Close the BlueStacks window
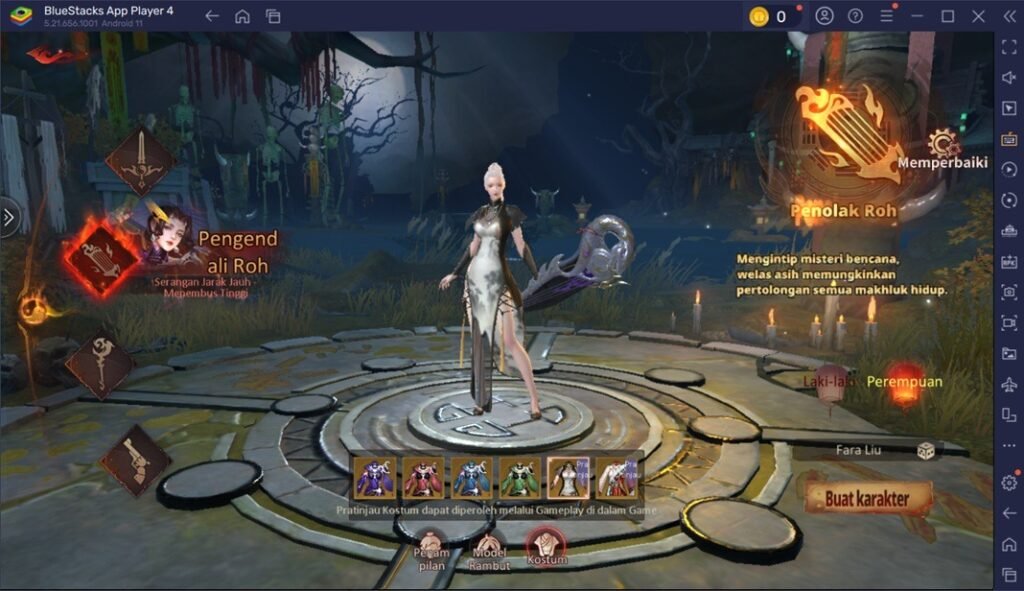The image size is (1024, 591). click(979, 16)
